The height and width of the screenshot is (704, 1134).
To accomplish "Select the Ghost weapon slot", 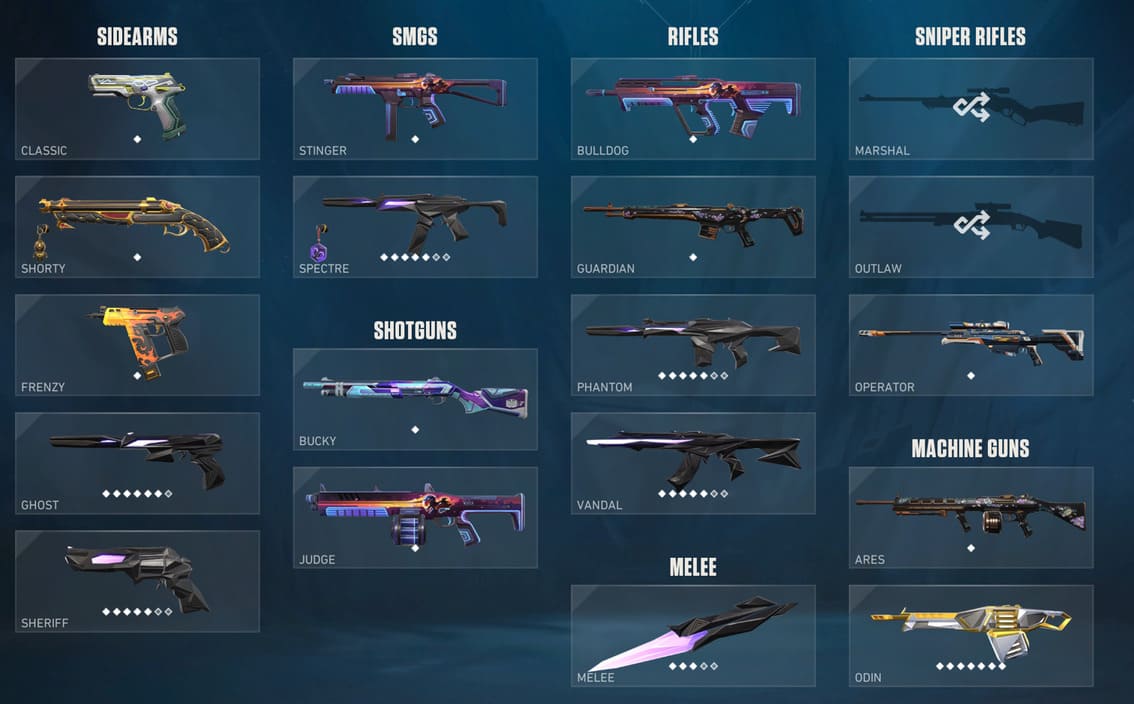I will pos(137,462).
